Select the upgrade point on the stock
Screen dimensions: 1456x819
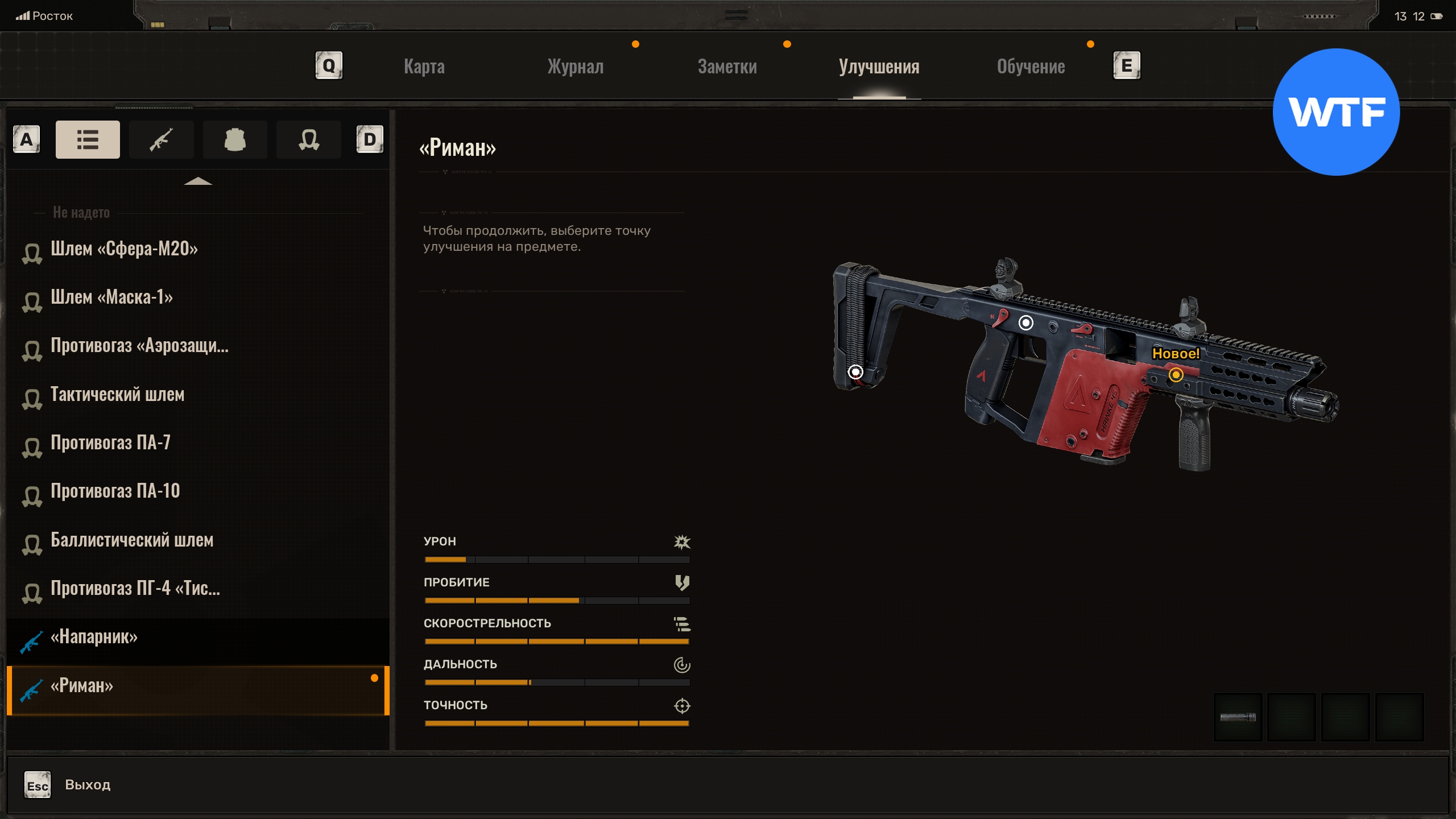pos(855,372)
